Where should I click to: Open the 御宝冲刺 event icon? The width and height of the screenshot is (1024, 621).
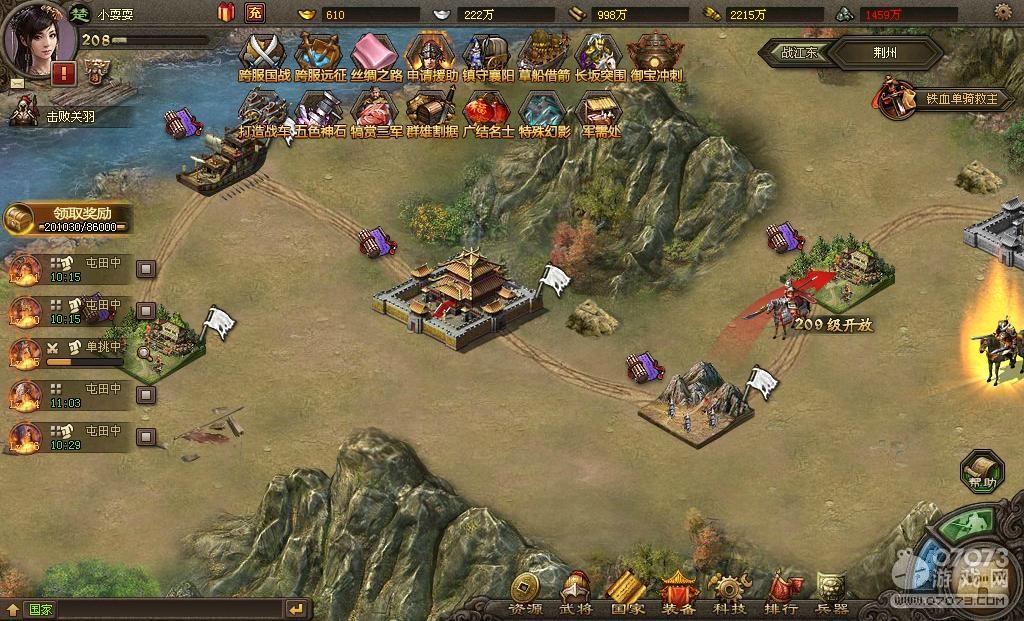tap(656, 53)
